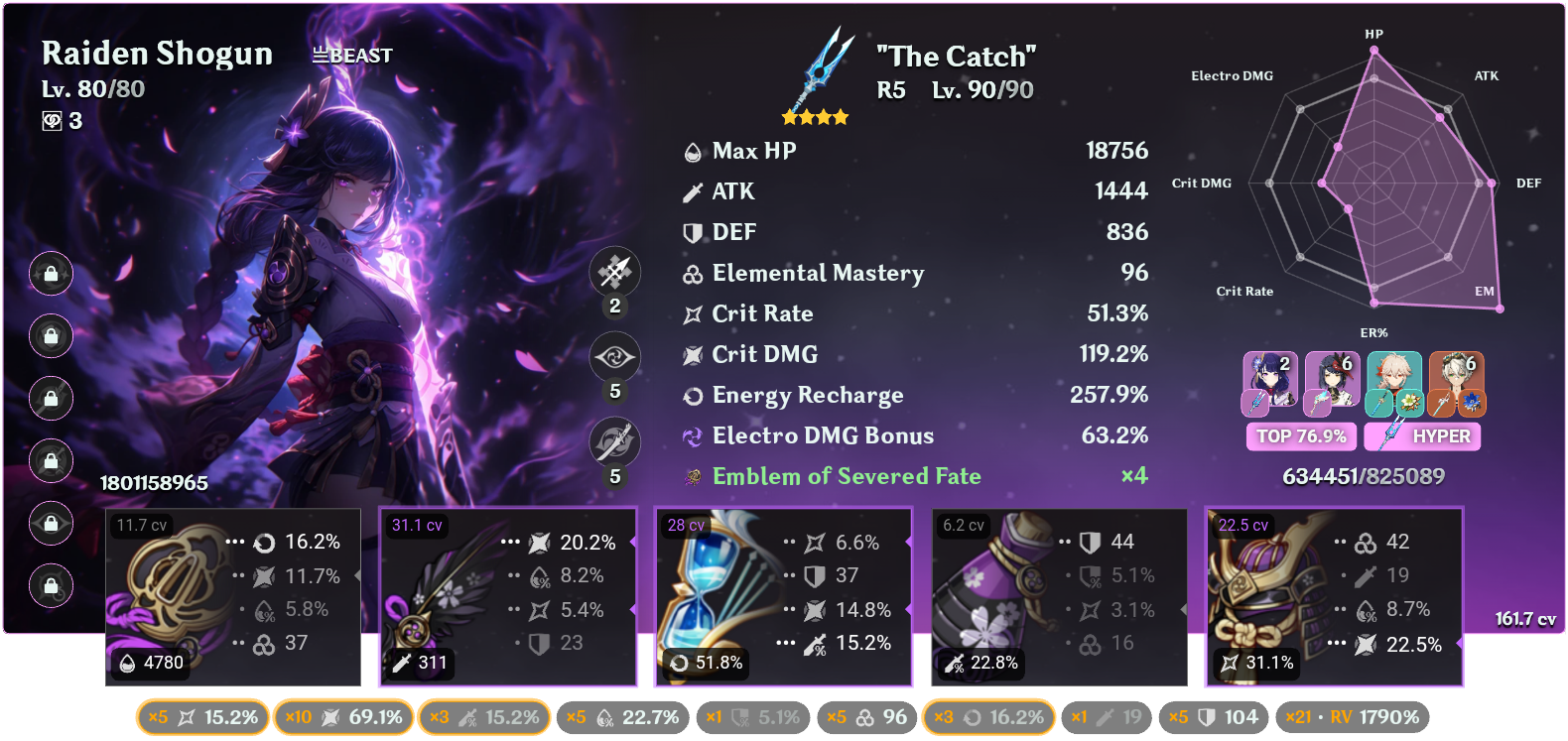This screenshot has width=1568, height=741.
Task: Toggle the topmost artifact lock on the left
Action: pyautogui.click(x=51, y=275)
